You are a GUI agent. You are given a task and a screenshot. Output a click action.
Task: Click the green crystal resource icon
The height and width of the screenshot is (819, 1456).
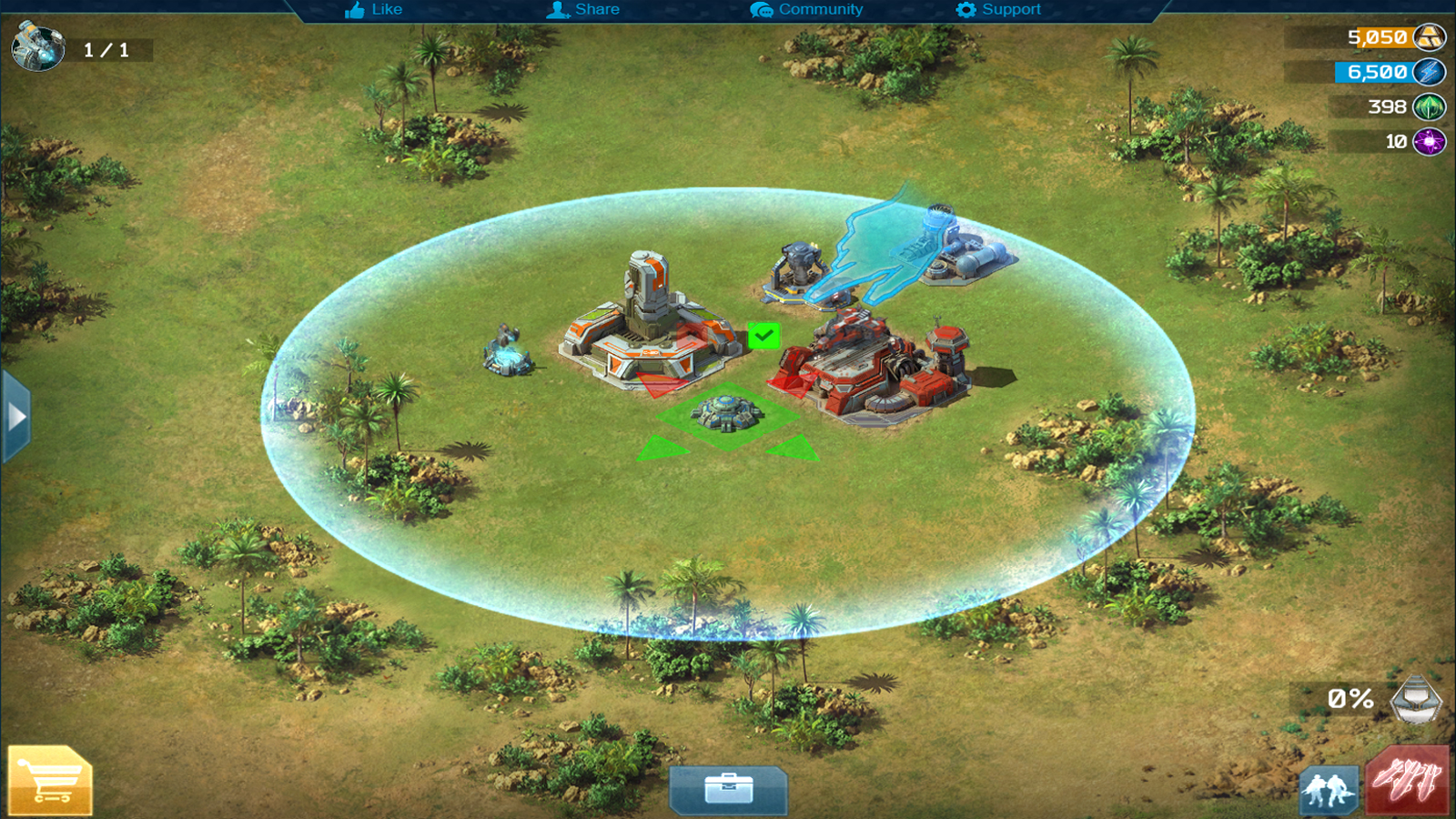pos(1430,107)
